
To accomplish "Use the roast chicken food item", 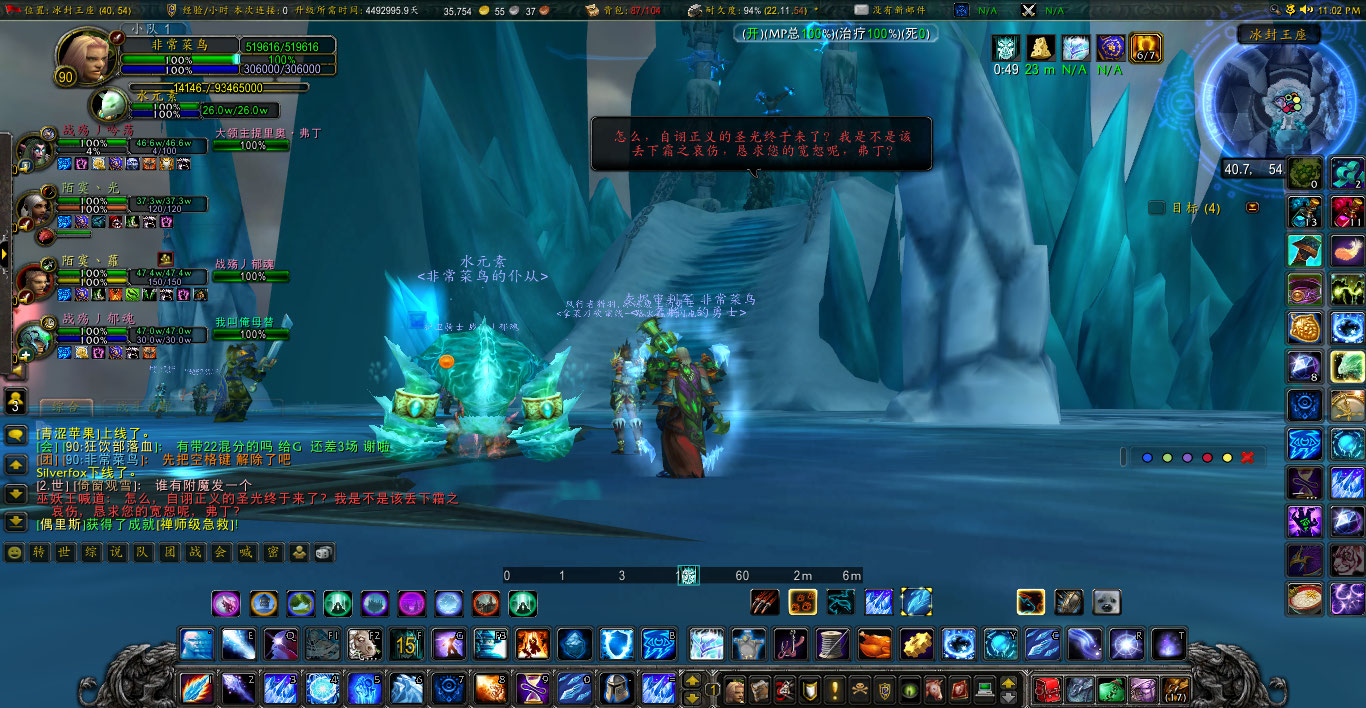I will coord(874,643).
